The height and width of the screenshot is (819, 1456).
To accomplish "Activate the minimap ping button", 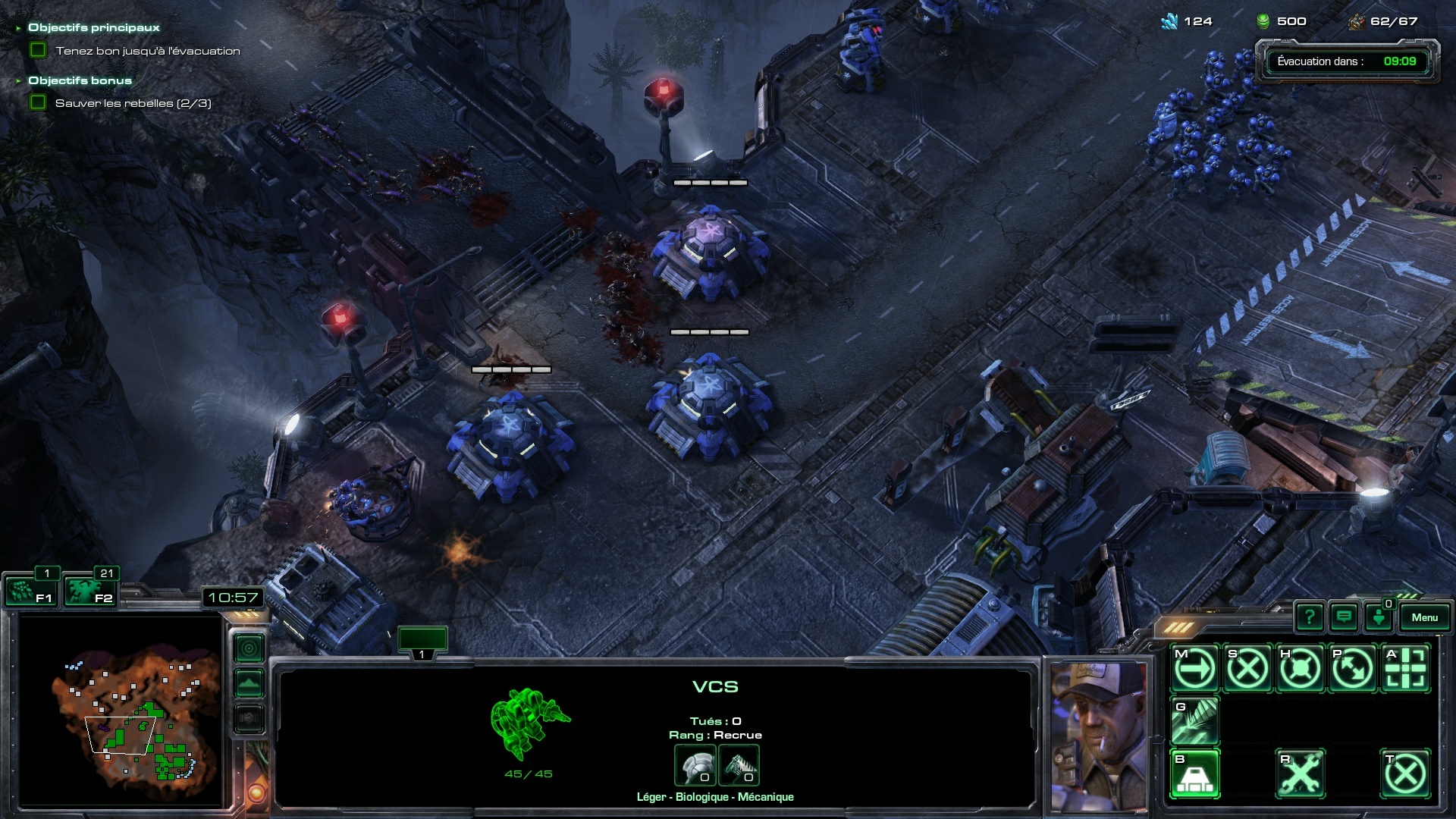I will 249,648.
